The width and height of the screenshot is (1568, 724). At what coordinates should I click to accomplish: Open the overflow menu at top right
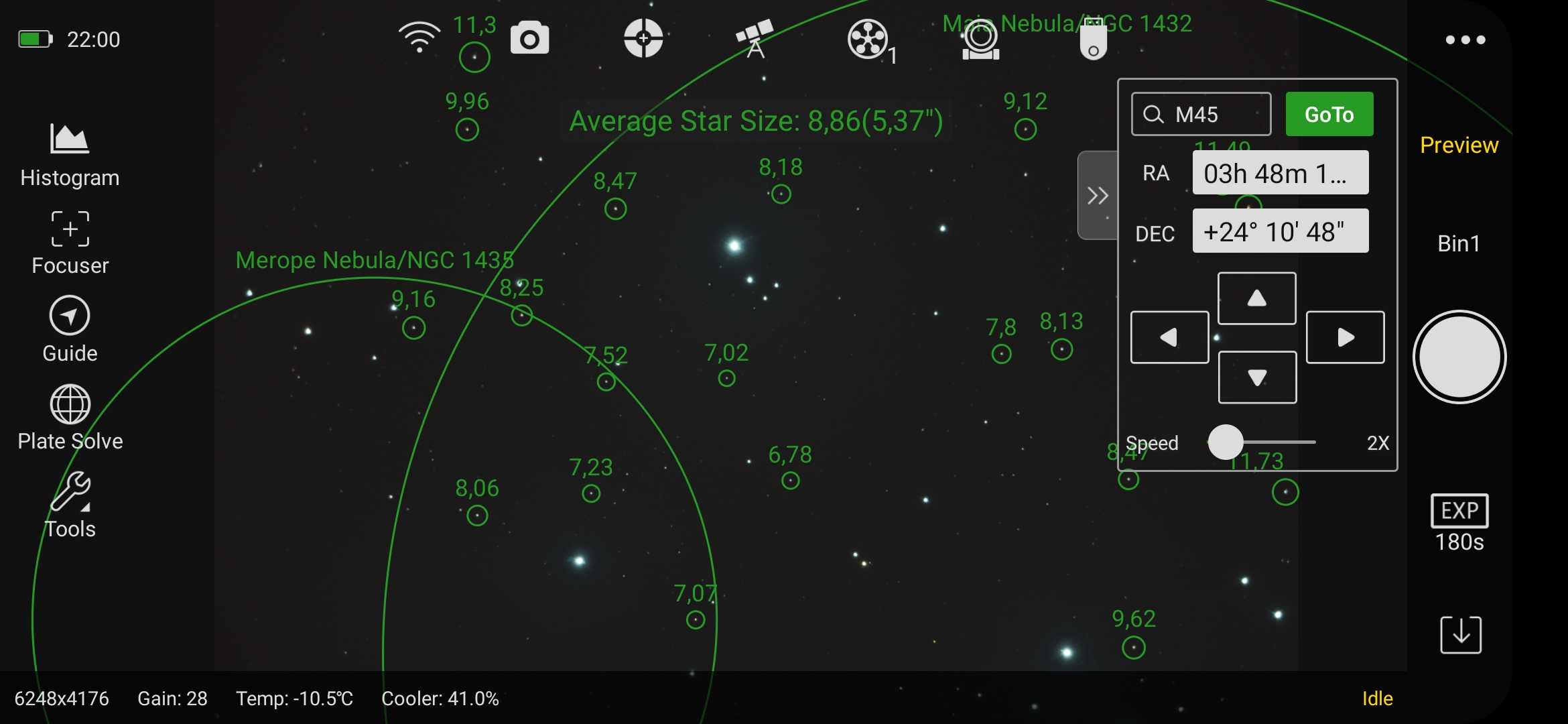point(1466,39)
